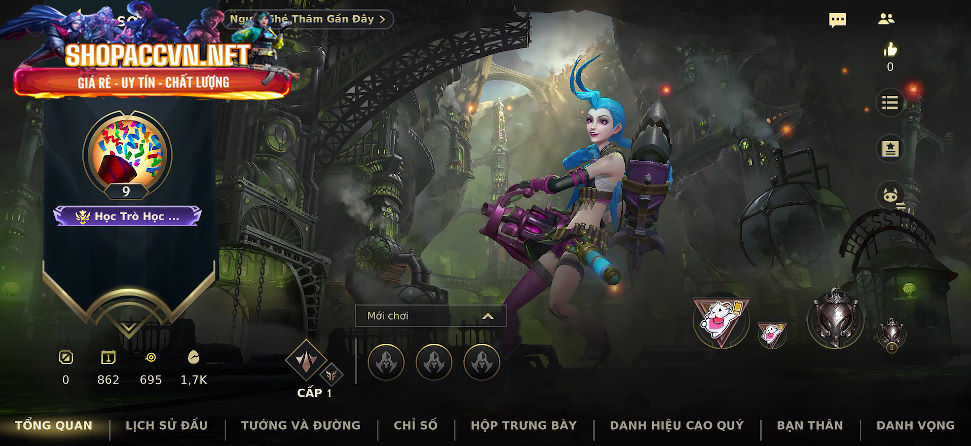Expand the Mới chơi dropdown
This screenshot has width=971, height=446.
tap(430, 316)
